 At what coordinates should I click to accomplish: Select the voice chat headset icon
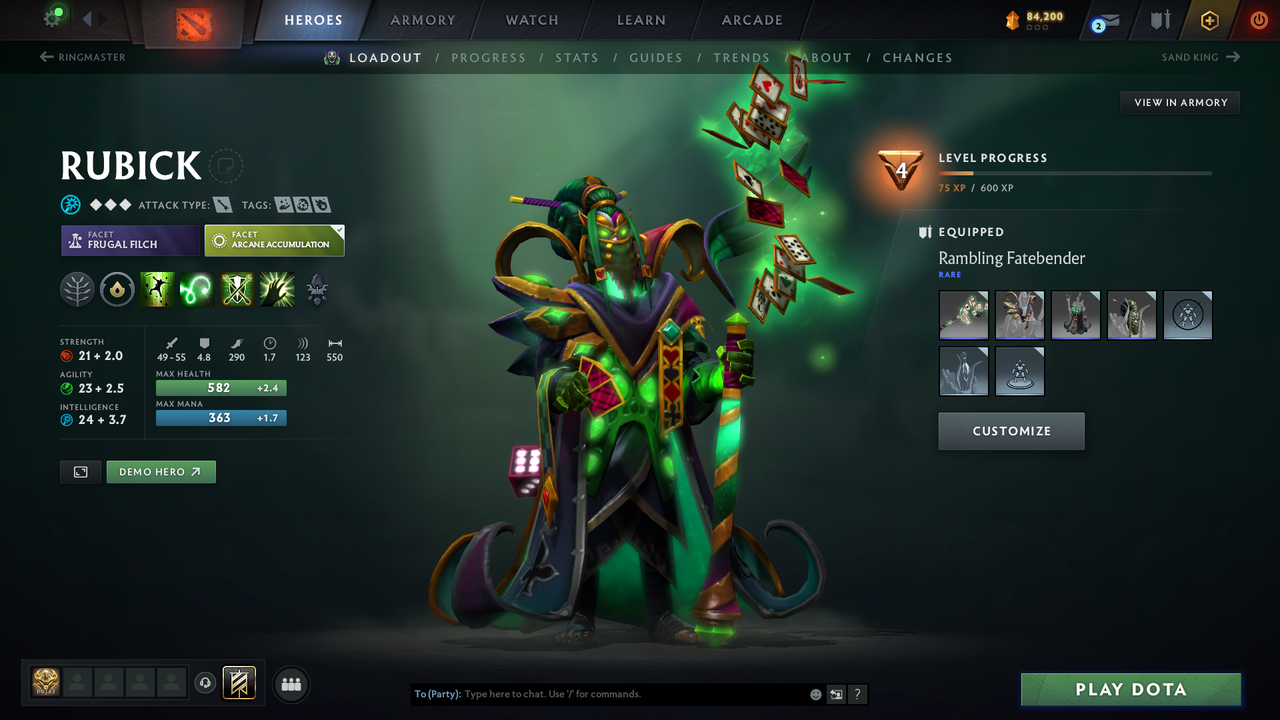point(206,683)
